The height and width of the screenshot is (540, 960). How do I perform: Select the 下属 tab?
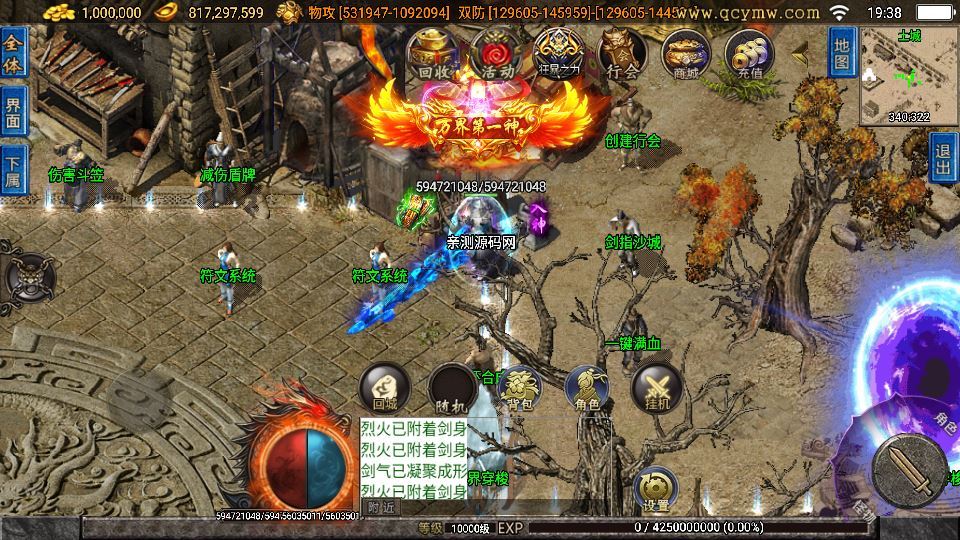pos(13,170)
